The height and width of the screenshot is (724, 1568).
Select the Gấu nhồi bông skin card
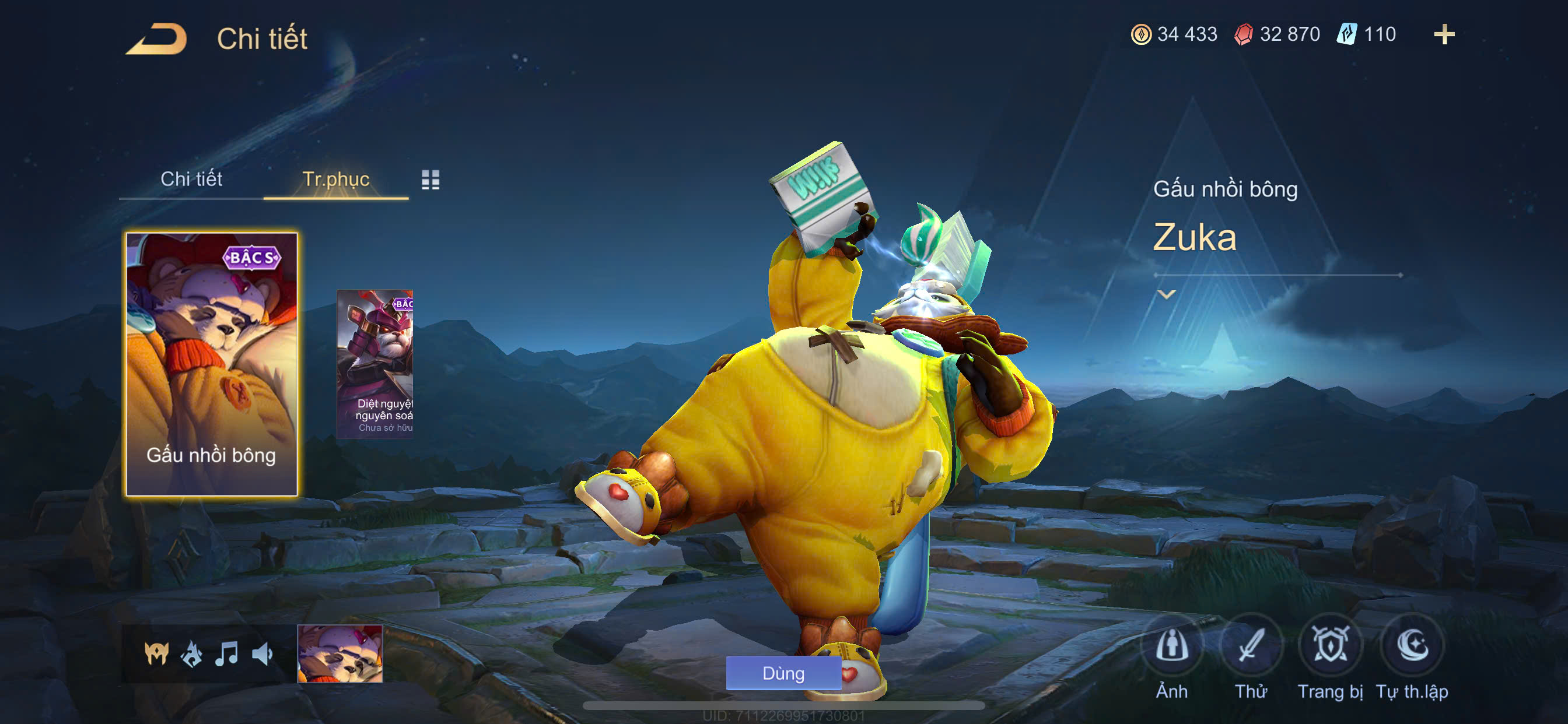pyautogui.click(x=211, y=364)
